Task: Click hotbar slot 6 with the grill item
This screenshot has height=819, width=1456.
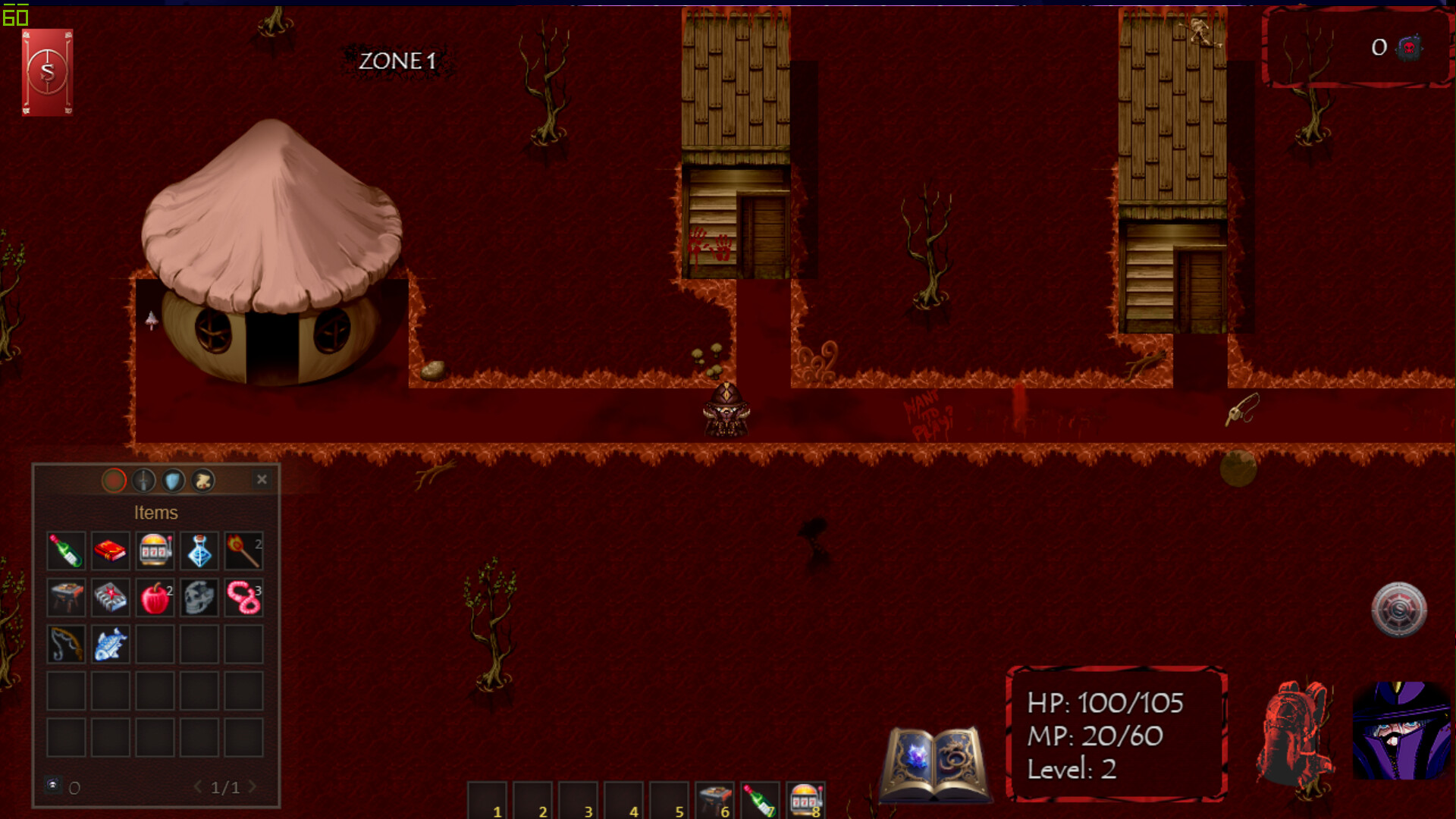Action: 713,799
